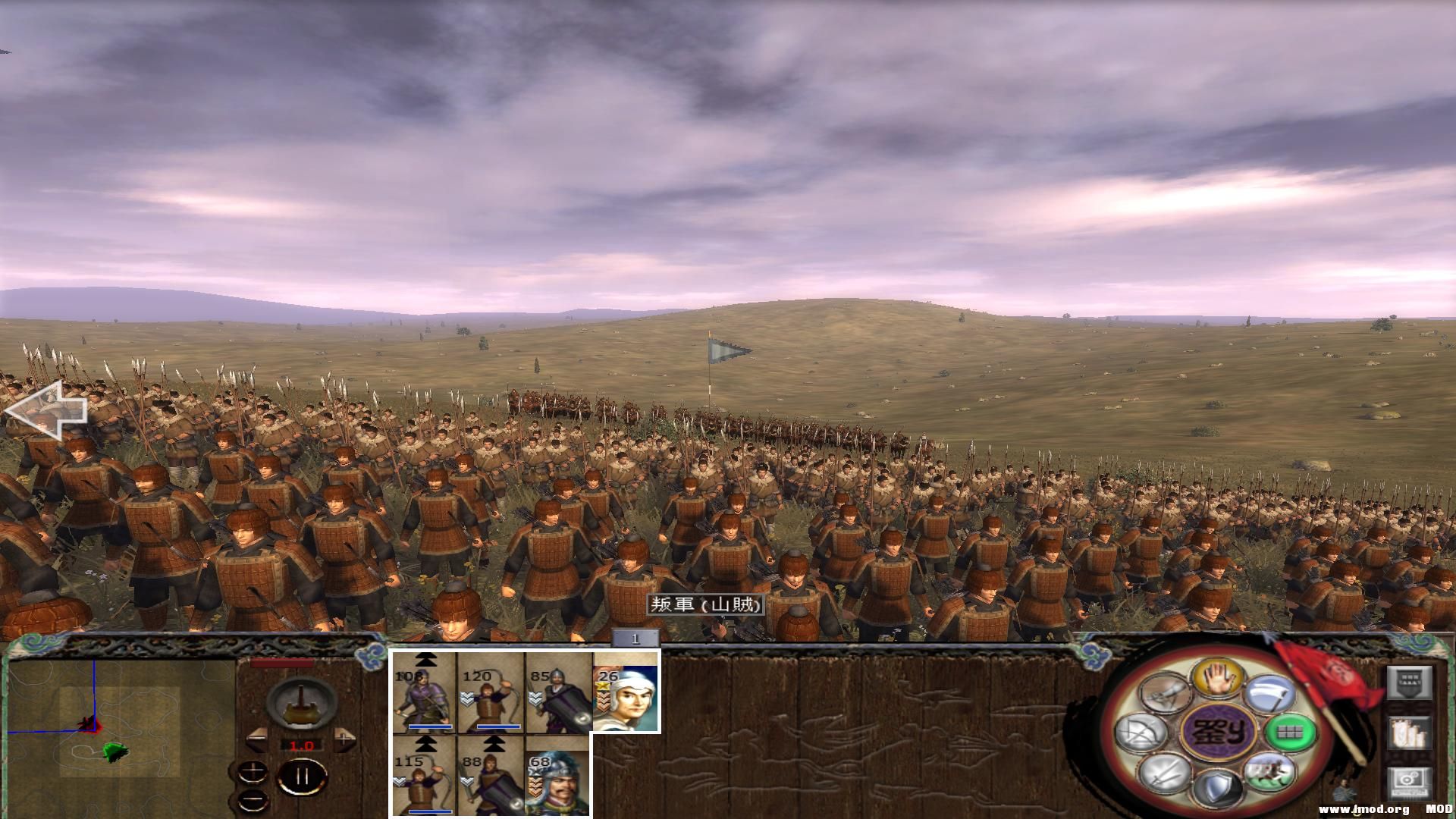Pause the battle with the pause button
This screenshot has height=819, width=1456.
point(301,776)
